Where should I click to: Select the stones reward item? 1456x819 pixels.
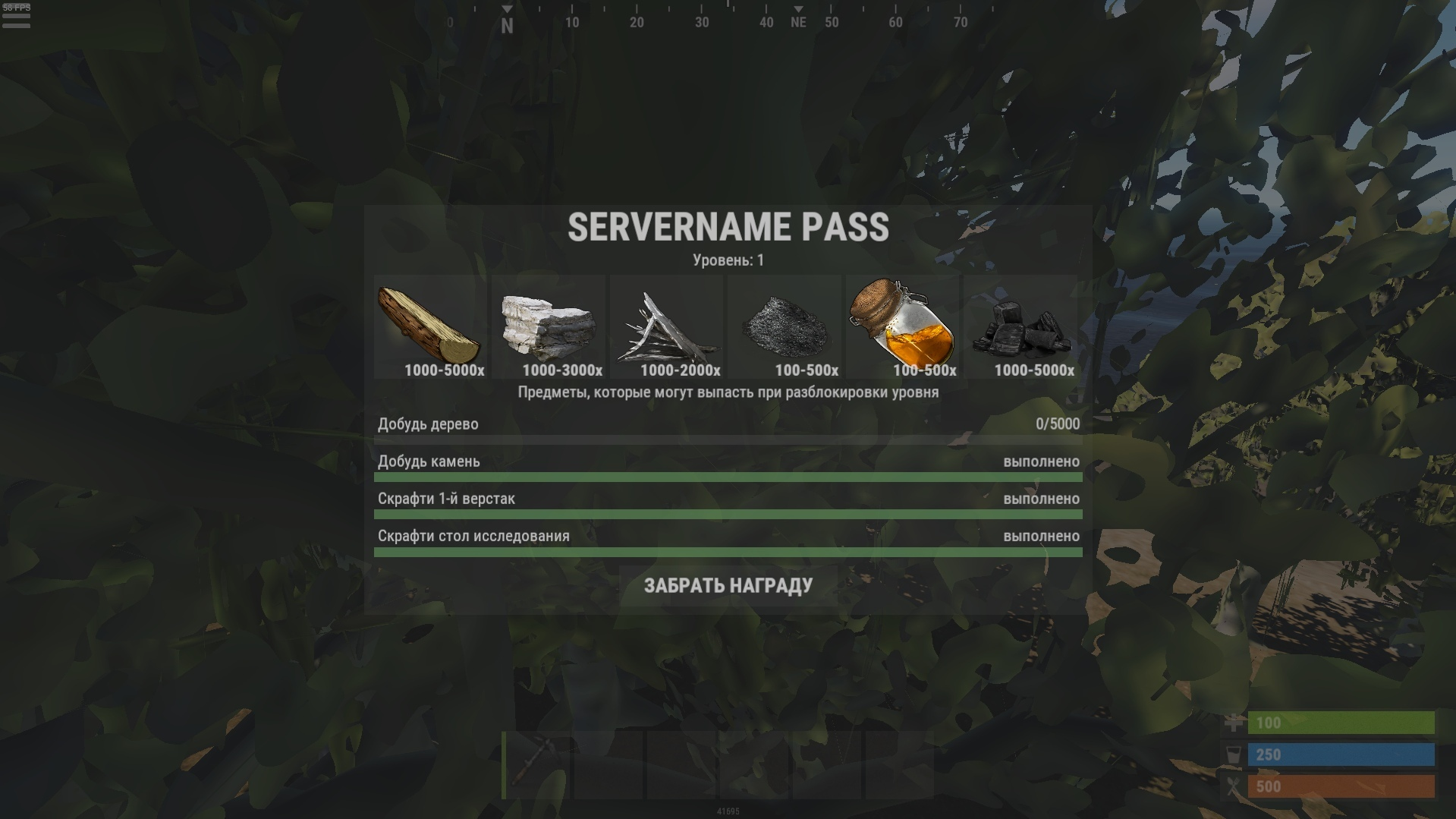point(548,327)
